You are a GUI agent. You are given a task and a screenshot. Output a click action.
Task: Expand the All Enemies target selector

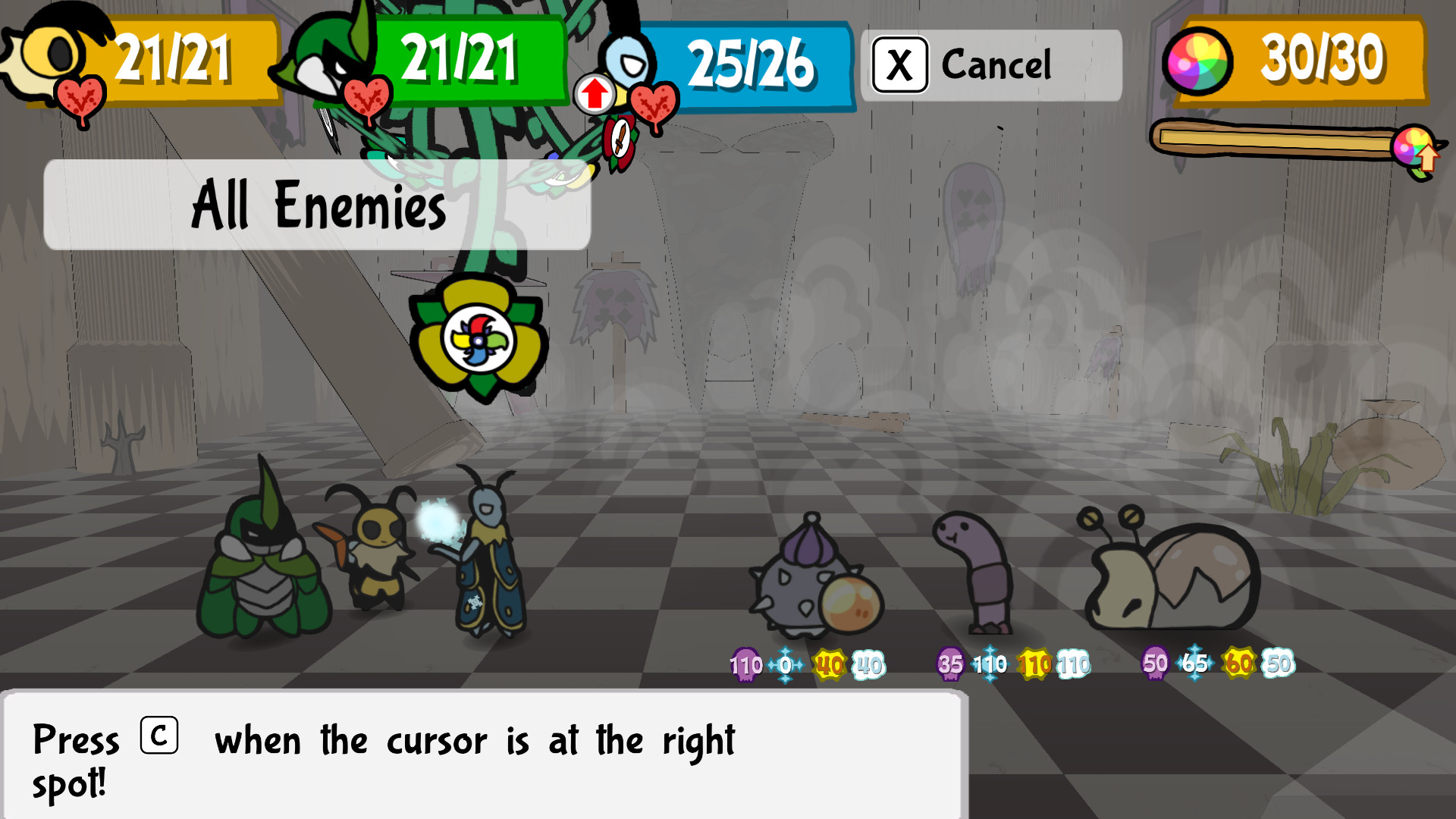(x=318, y=206)
